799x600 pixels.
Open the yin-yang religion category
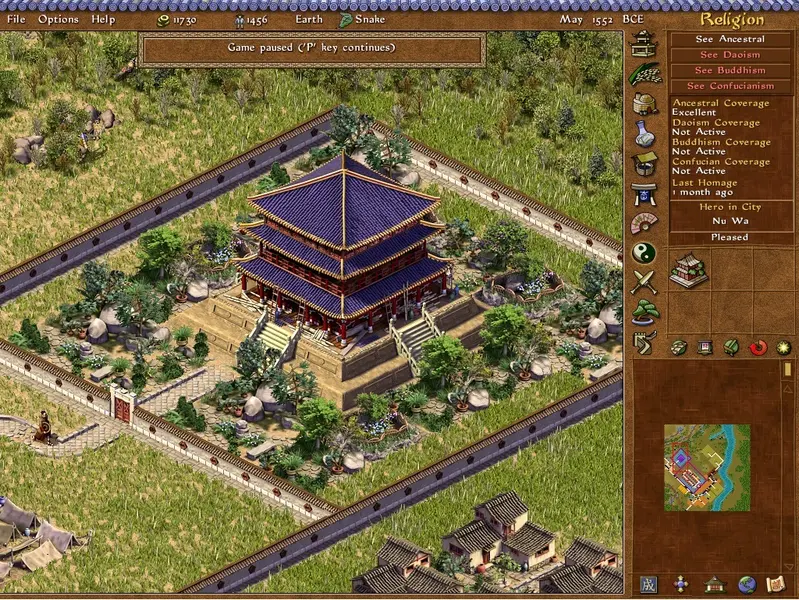point(644,253)
